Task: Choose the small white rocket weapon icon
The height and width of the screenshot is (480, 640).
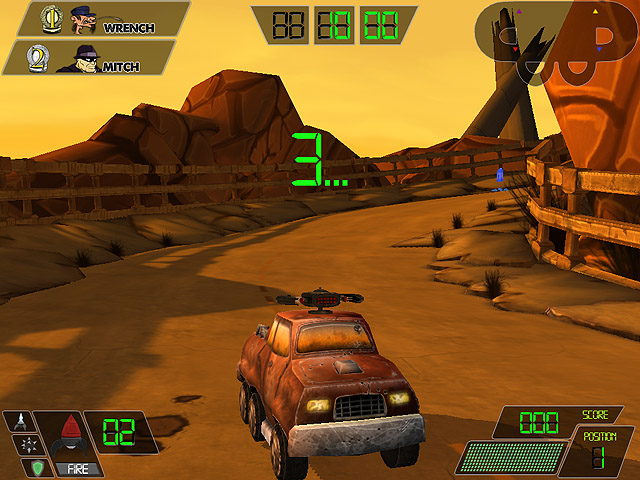Action: (20, 421)
